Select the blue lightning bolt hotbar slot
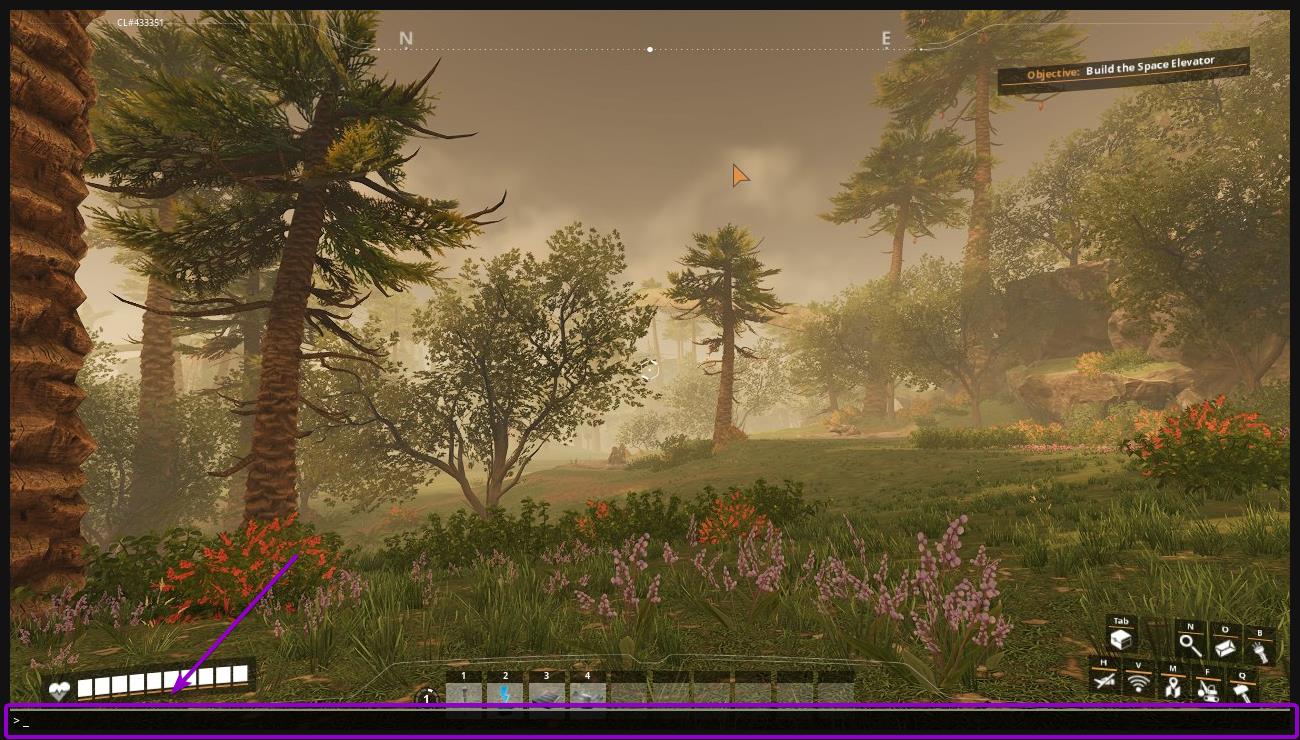Image resolution: width=1300 pixels, height=740 pixels. (505, 693)
